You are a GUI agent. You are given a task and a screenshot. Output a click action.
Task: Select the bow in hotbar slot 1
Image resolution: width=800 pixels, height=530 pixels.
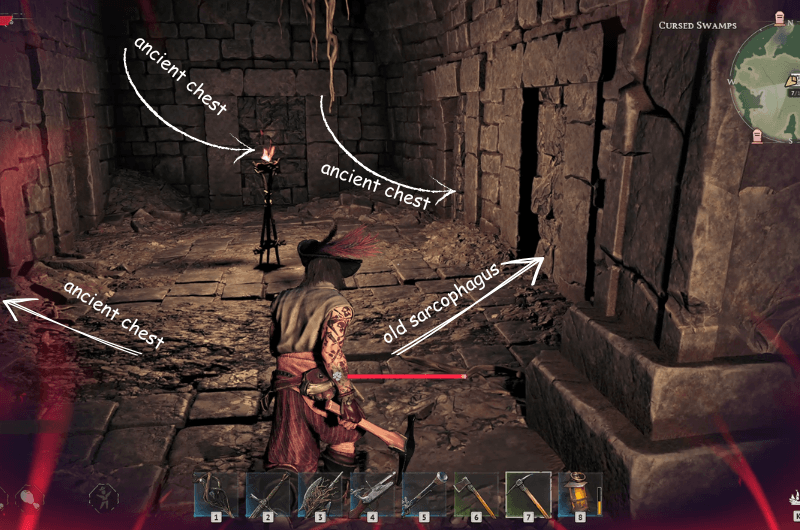coord(216,493)
